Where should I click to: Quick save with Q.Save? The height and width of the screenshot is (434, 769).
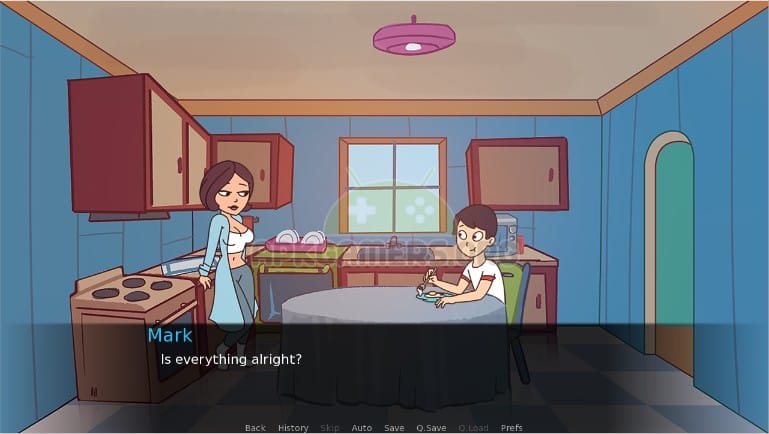[432, 428]
